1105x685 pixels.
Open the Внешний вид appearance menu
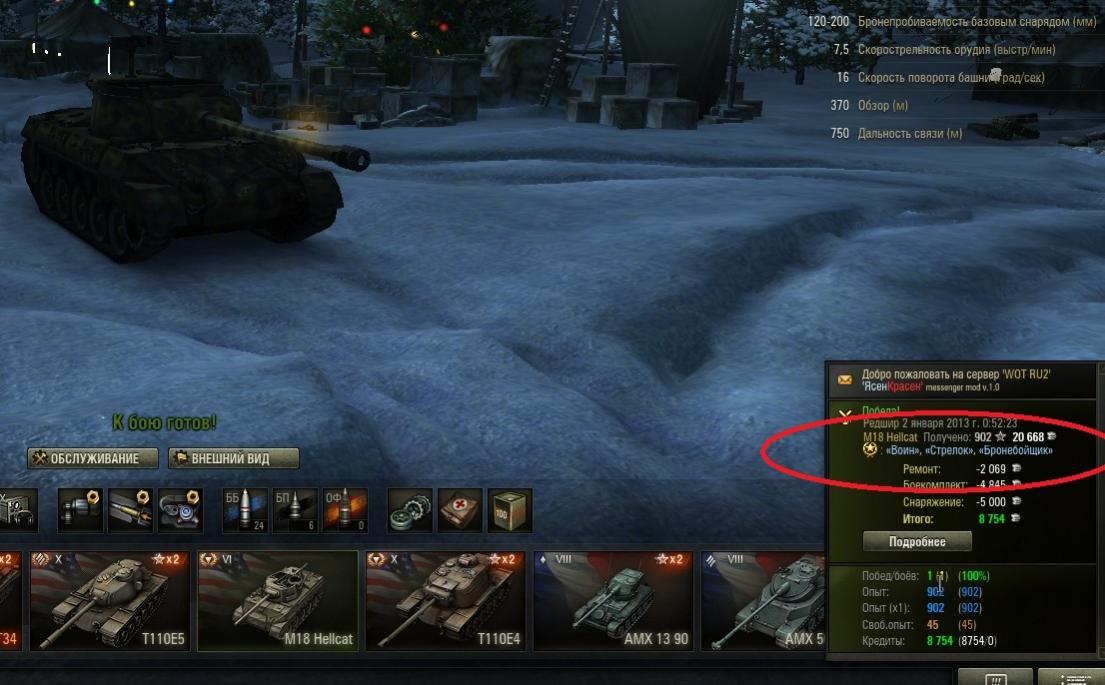coord(234,458)
